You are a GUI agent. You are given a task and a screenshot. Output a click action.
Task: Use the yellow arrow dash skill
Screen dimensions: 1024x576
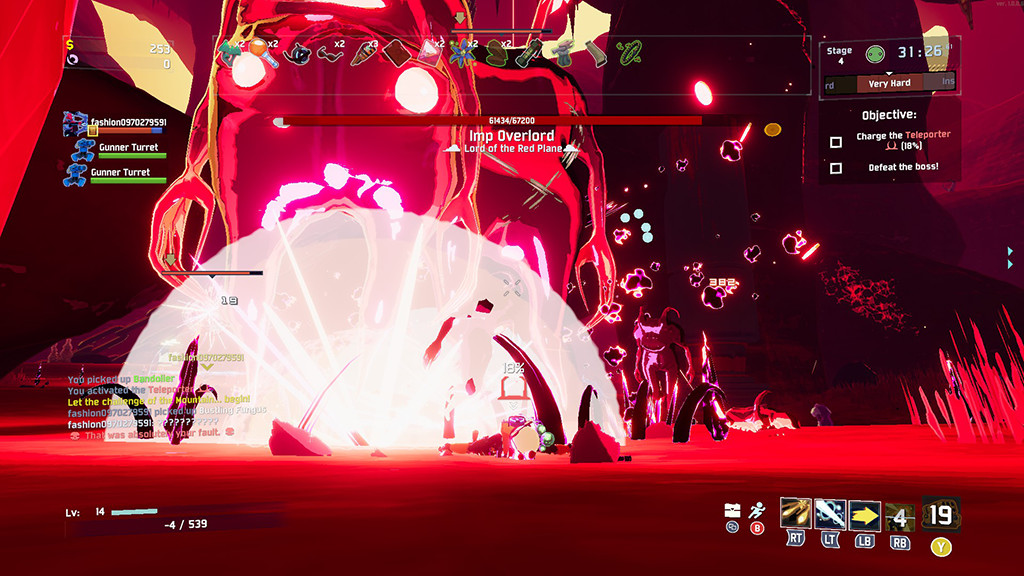[x=865, y=515]
